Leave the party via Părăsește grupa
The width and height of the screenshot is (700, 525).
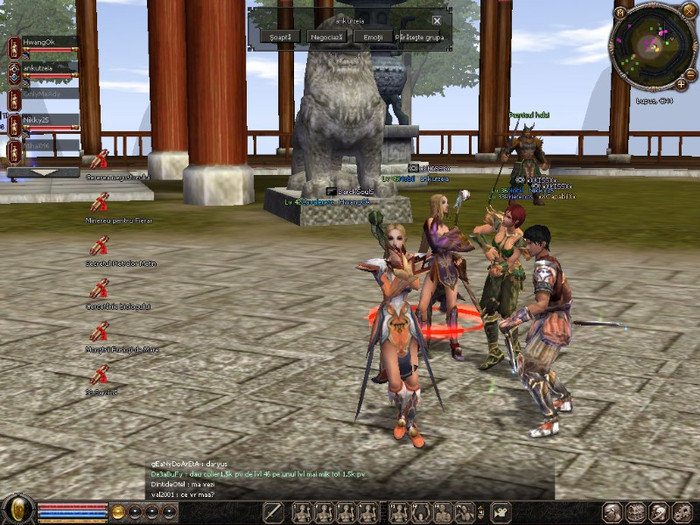tap(423, 37)
